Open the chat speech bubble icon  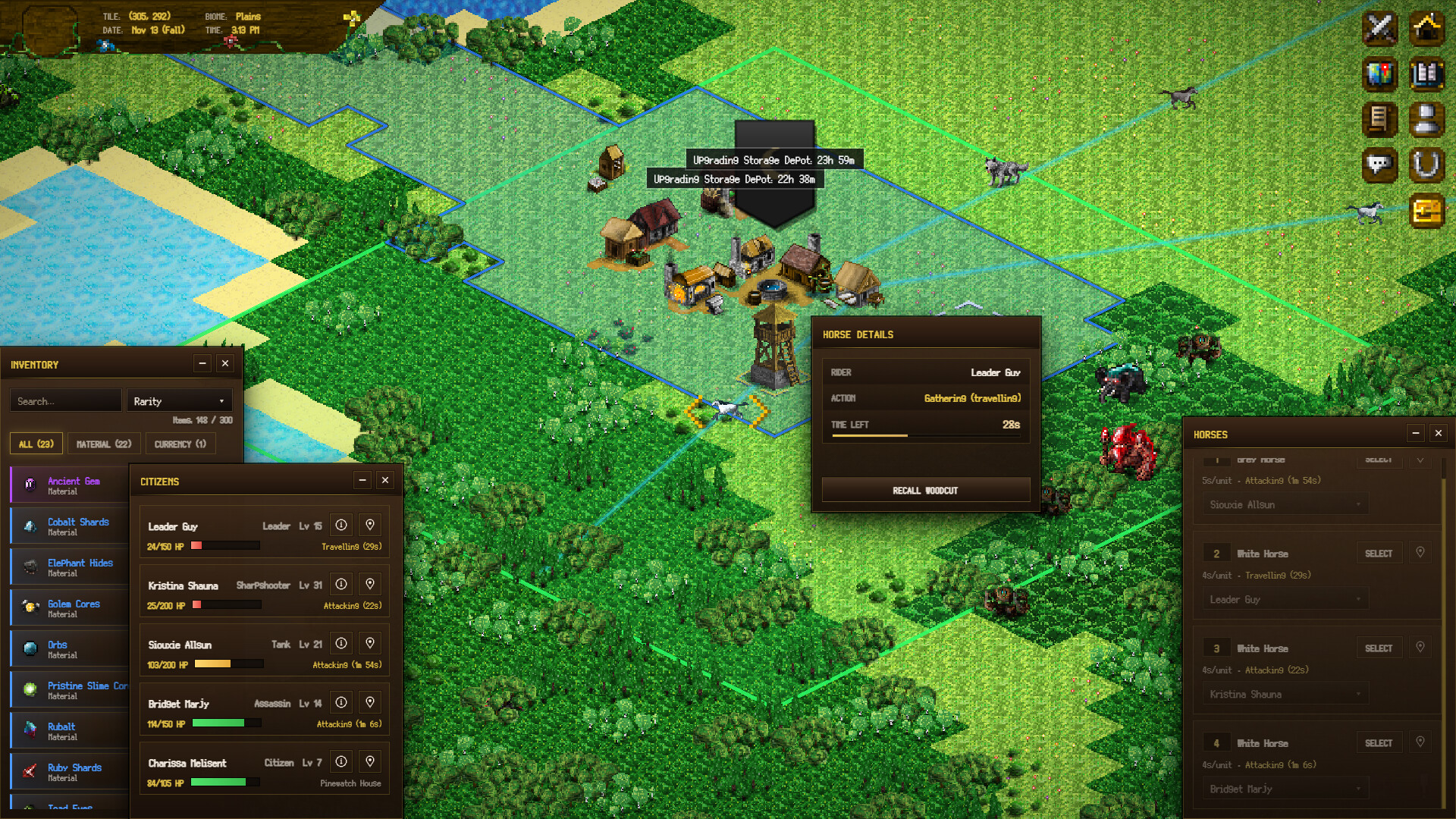tap(1379, 165)
